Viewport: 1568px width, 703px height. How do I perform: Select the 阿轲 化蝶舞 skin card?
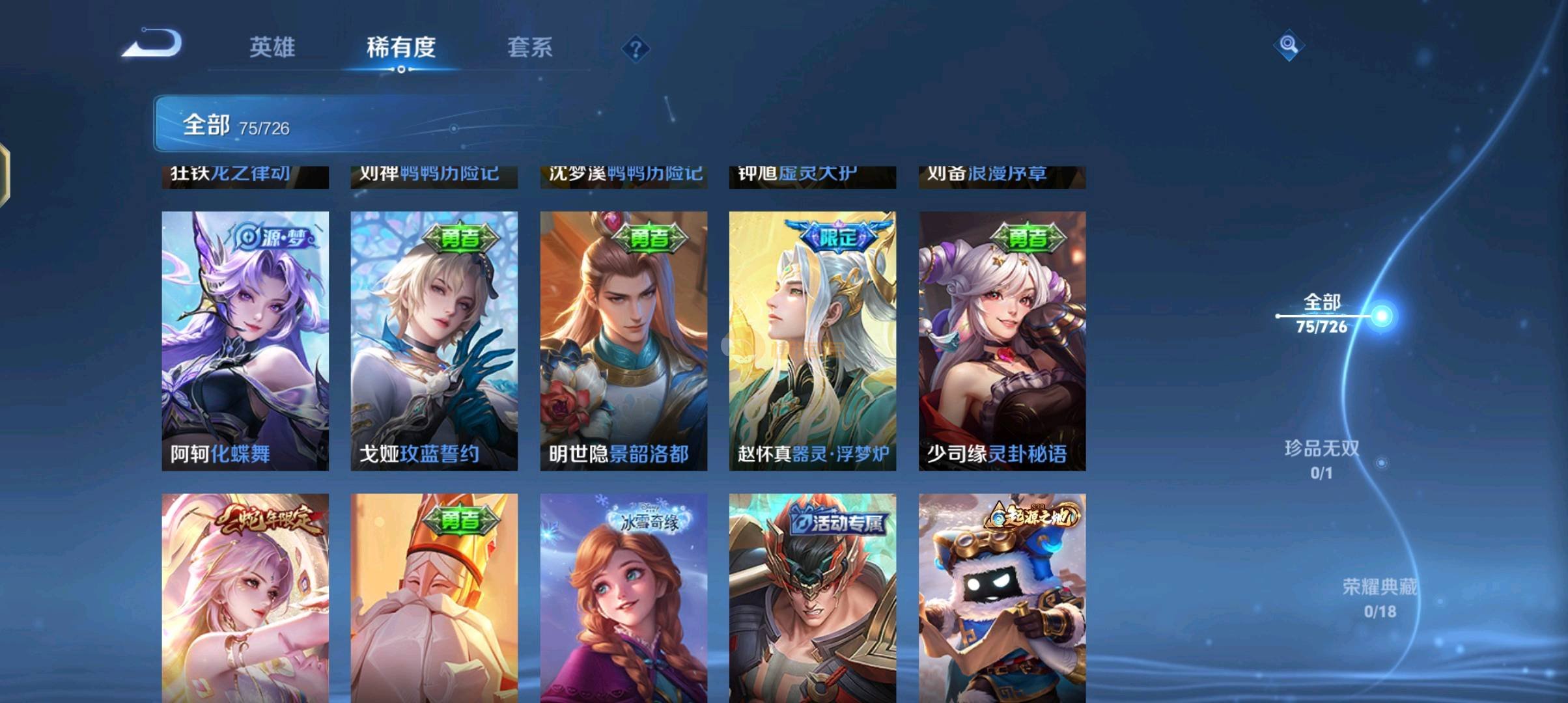pyautogui.click(x=245, y=340)
